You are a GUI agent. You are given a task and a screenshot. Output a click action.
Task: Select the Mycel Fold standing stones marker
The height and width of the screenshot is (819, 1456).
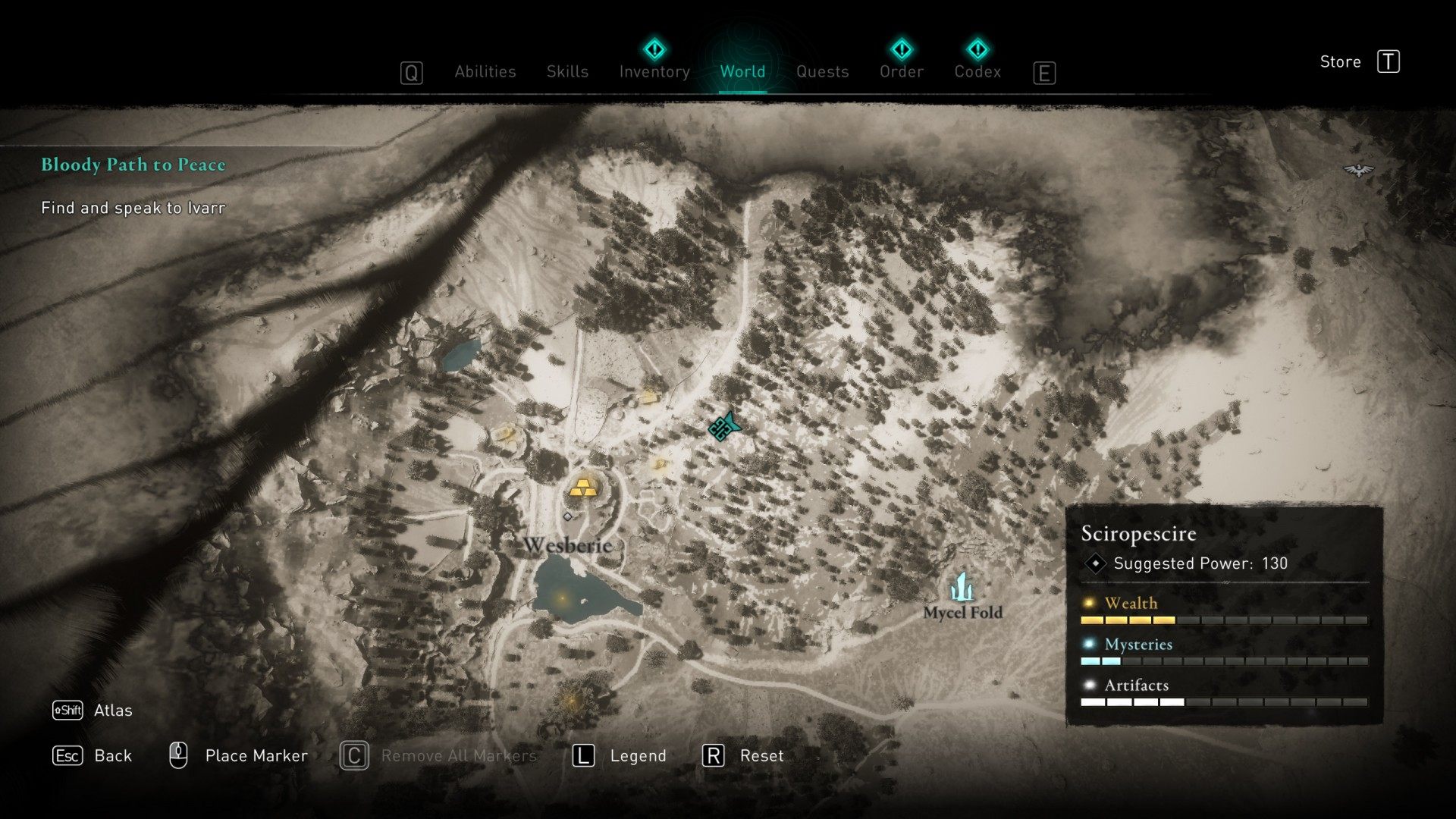[962, 587]
